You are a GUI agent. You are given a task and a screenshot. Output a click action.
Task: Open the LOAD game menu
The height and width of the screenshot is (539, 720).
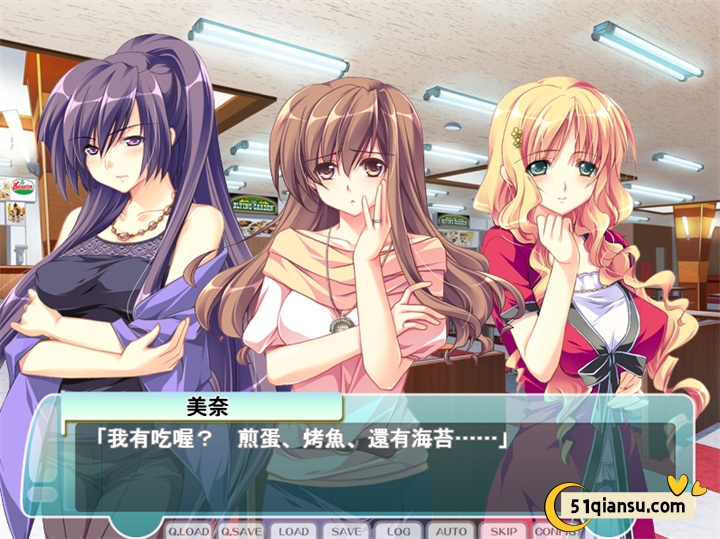coord(294,531)
